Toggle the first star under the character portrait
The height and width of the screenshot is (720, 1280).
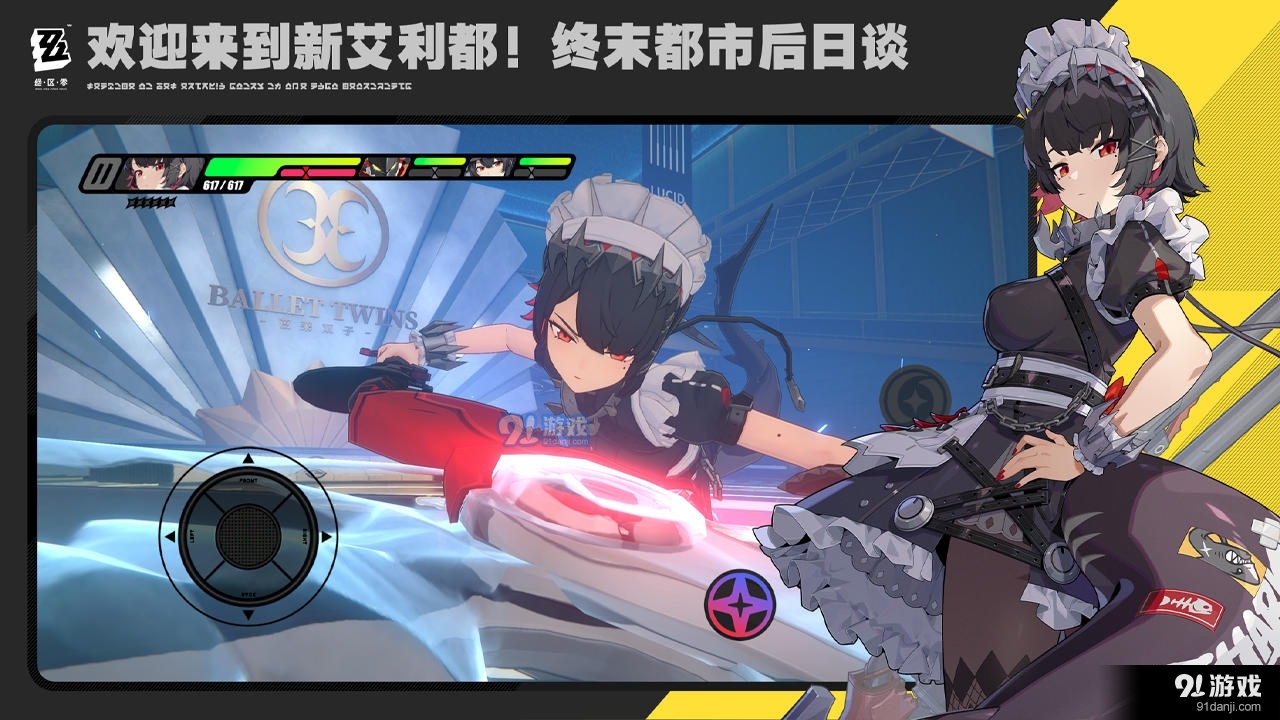(131, 201)
